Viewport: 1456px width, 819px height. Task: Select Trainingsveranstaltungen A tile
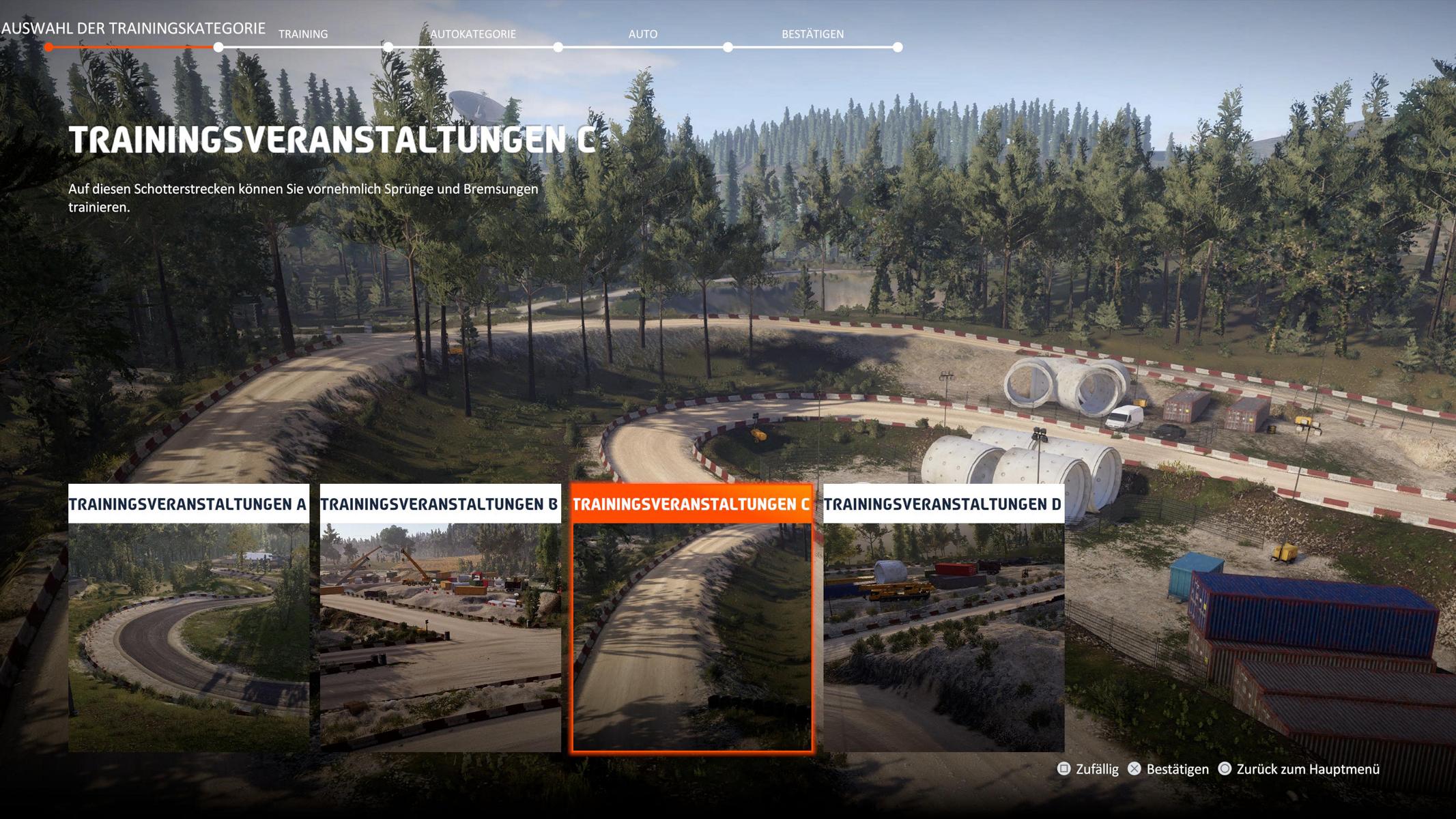[188, 618]
